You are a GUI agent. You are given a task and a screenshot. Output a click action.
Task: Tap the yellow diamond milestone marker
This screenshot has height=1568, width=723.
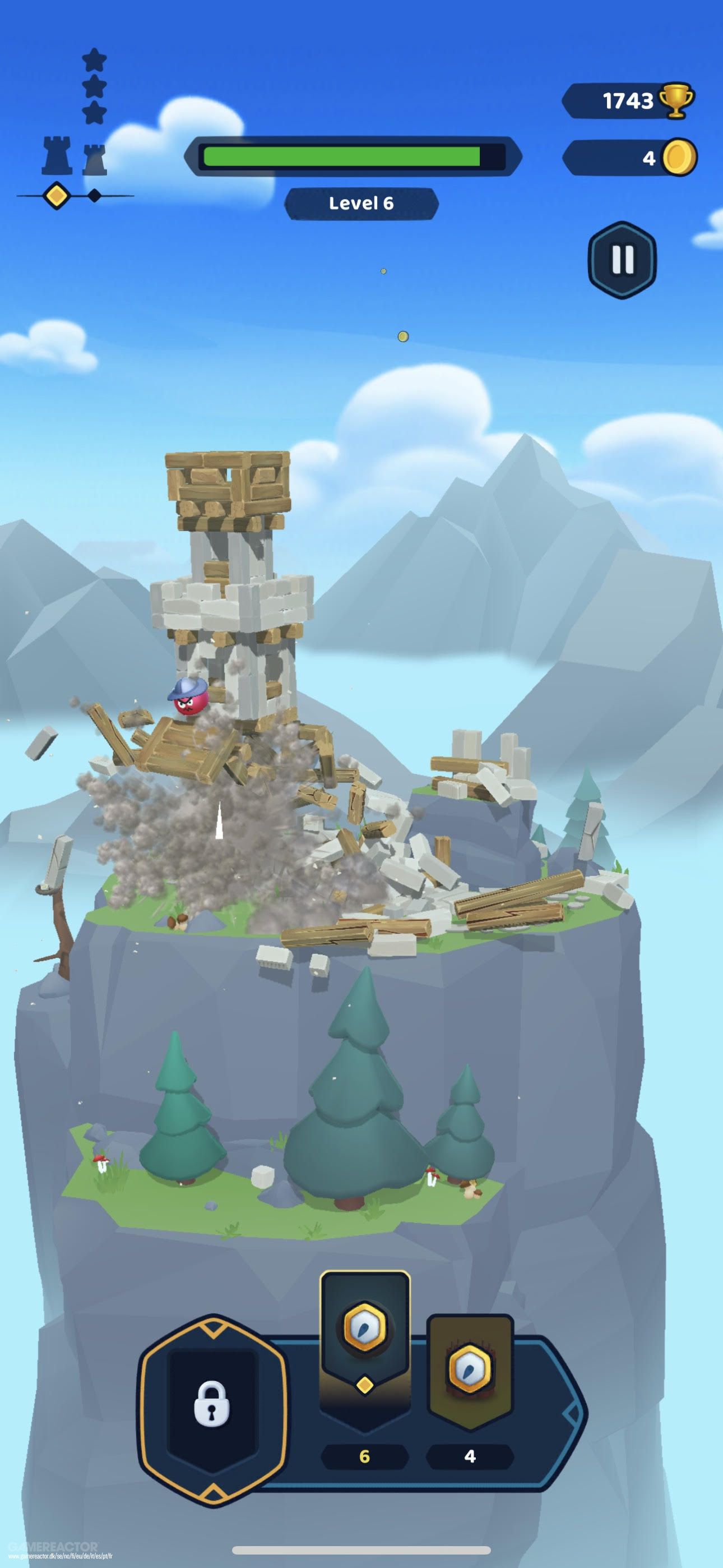(x=57, y=196)
